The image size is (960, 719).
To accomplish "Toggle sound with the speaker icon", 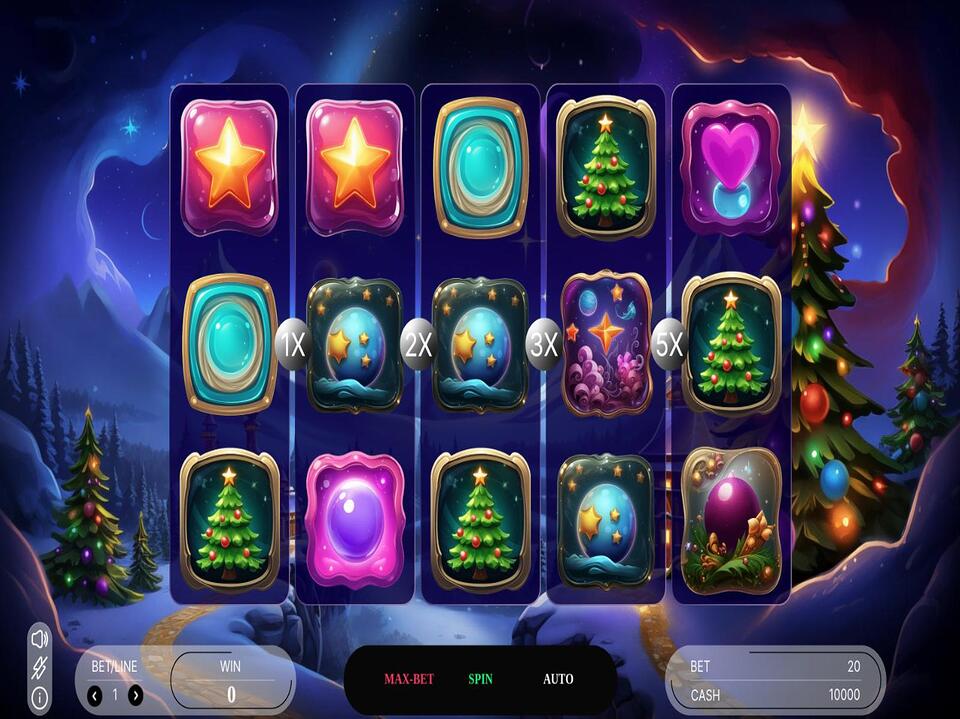I will [40, 638].
